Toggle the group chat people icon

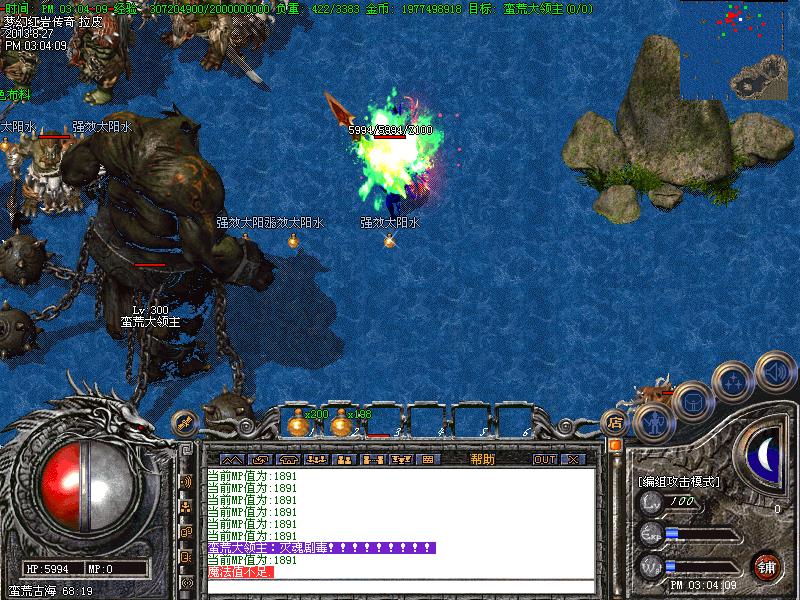[186, 506]
